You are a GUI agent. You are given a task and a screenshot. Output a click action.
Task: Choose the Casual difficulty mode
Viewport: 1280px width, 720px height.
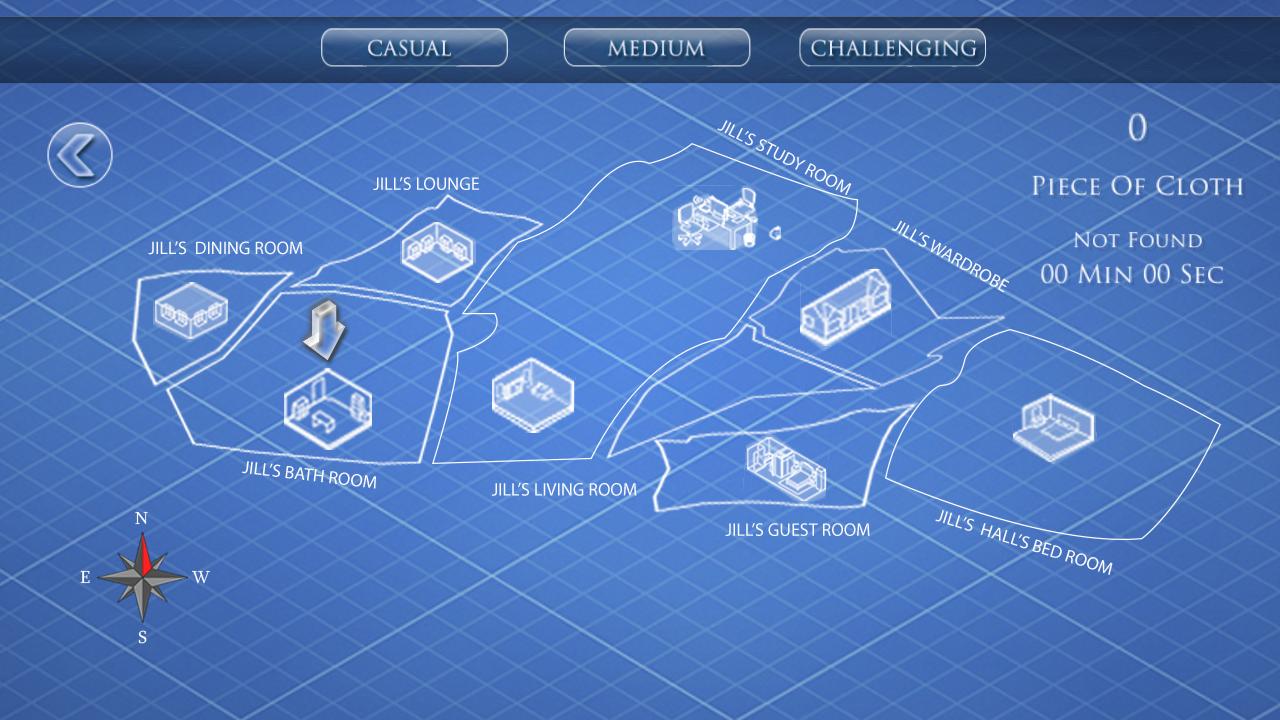coord(413,47)
